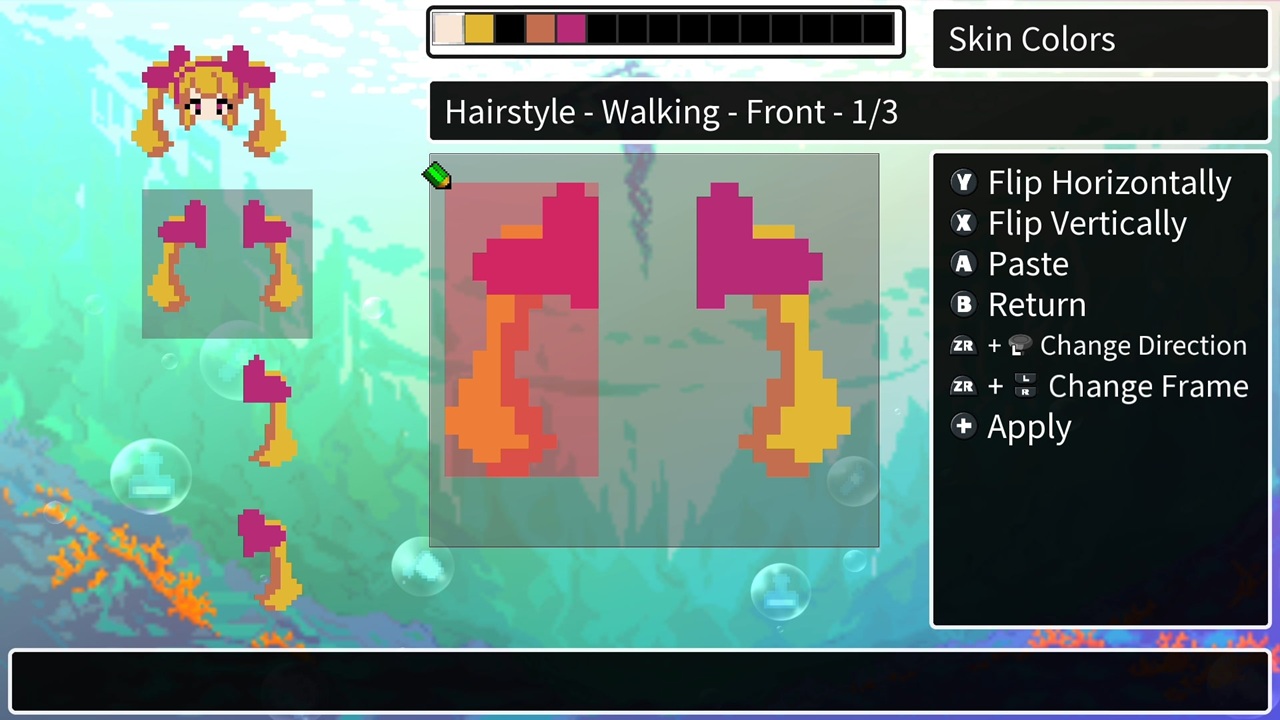Select the orange color swatch in the palette
Screen dimensions: 1280x720
pyautogui.click(x=540, y=30)
